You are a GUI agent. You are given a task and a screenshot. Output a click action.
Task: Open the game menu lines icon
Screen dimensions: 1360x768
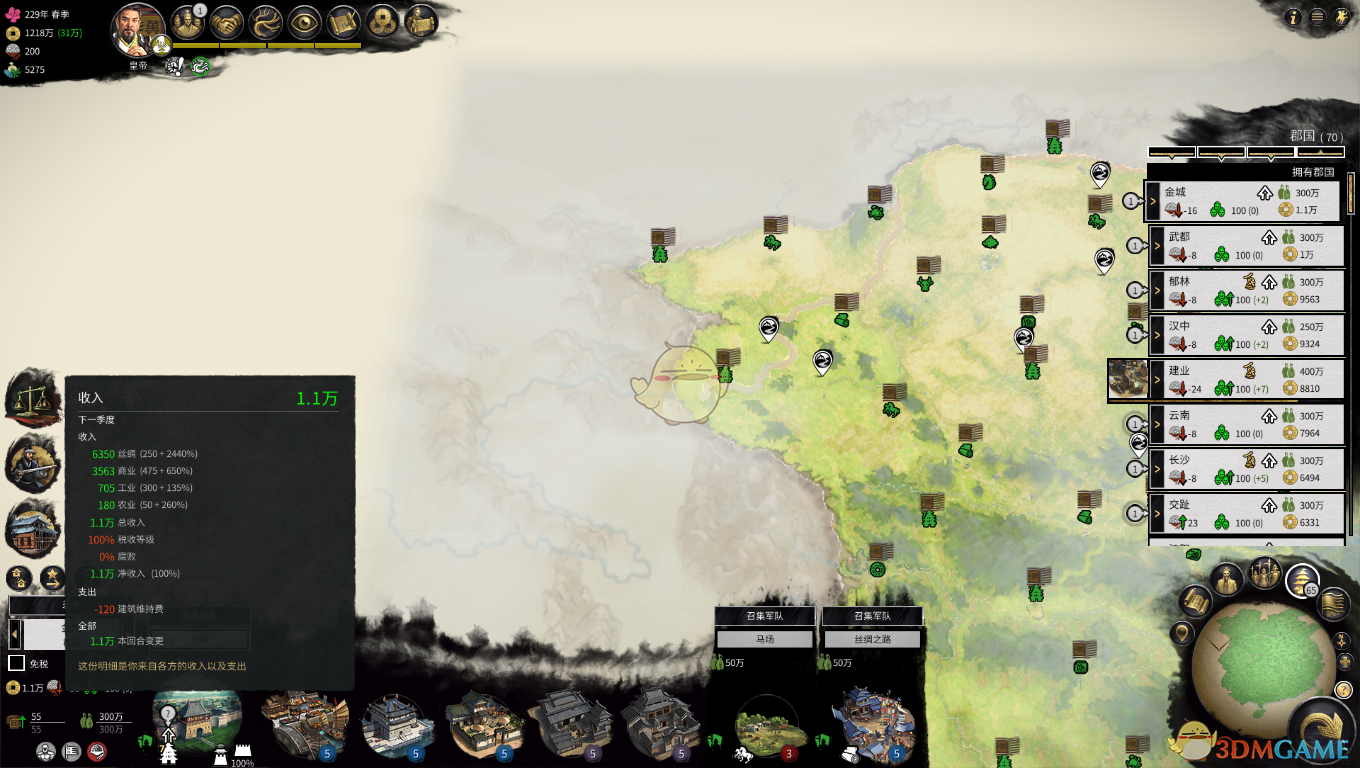1317,17
